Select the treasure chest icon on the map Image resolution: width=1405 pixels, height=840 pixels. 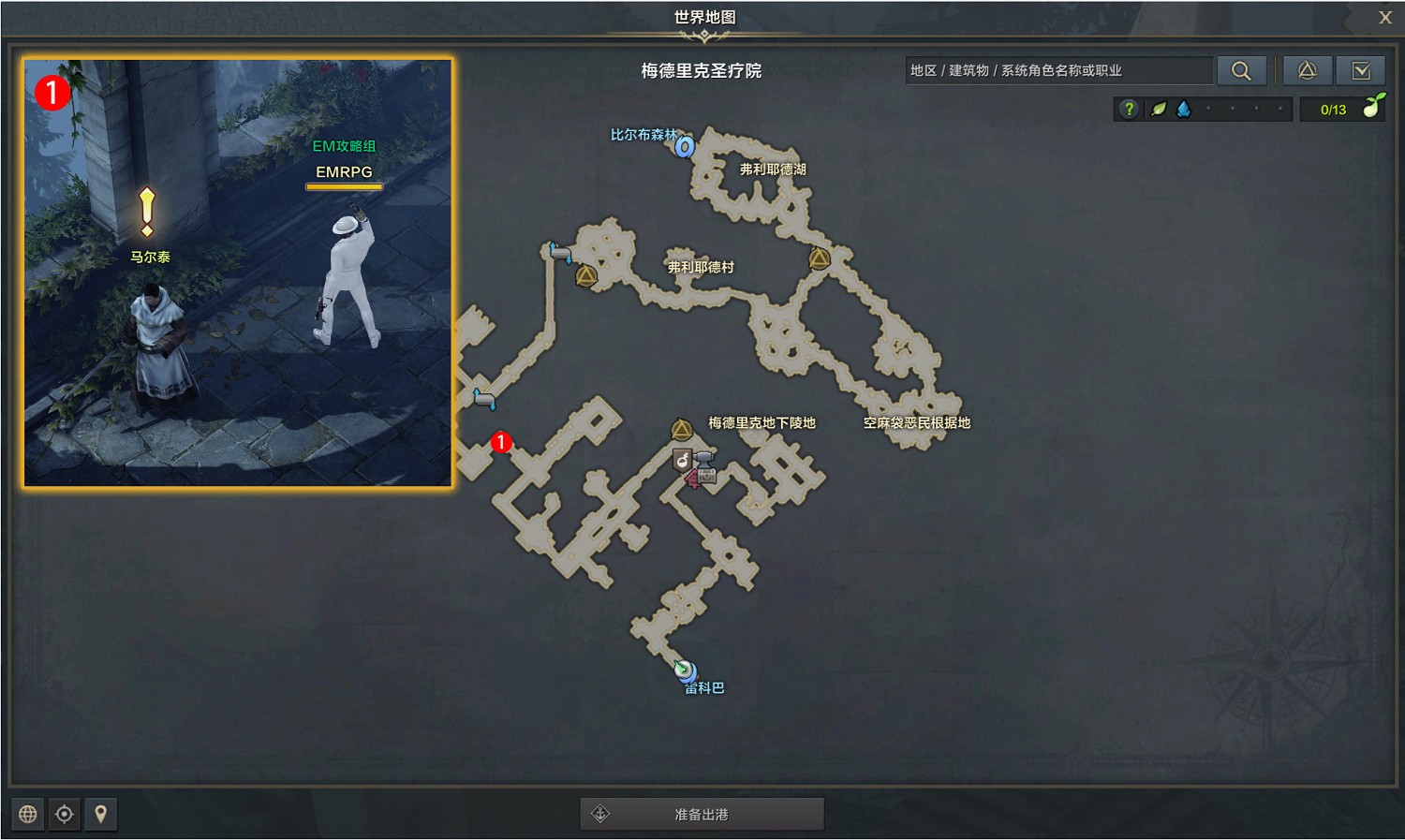click(706, 476)
